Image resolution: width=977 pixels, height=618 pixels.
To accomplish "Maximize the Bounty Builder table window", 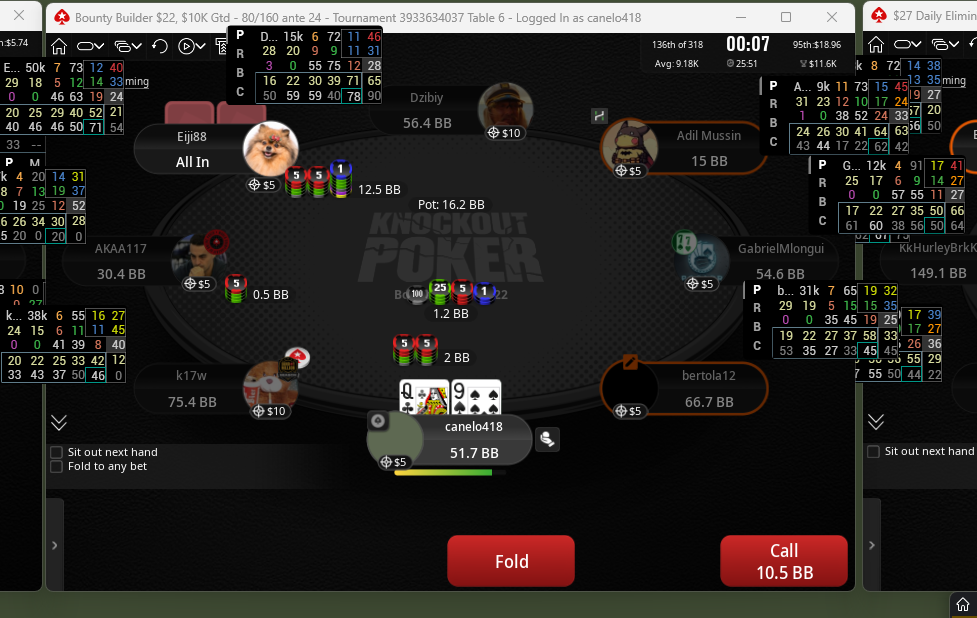I will tap(786, 17).
